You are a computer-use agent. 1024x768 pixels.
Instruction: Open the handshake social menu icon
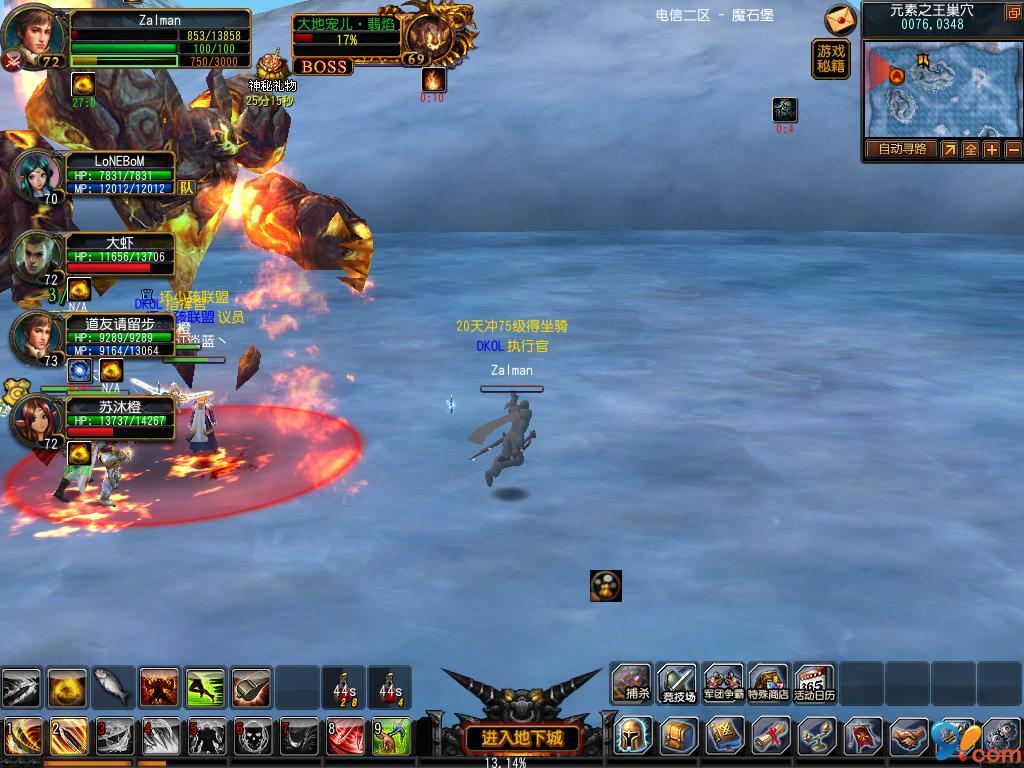point(909,737)
